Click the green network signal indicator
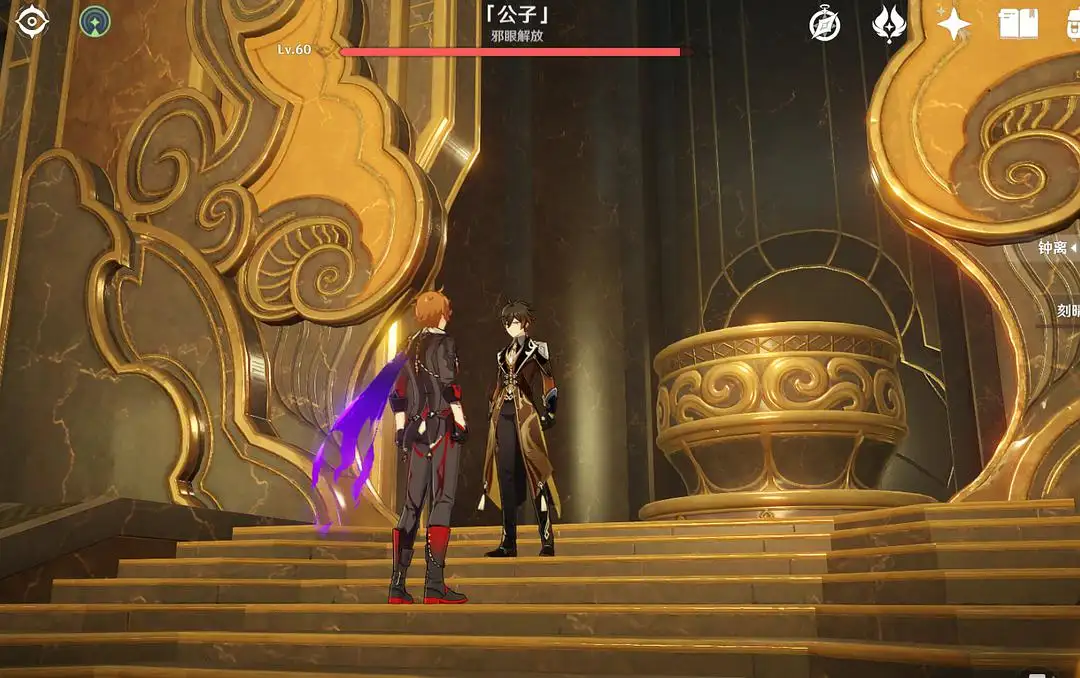Image resolution: width=1080 pixels, height=678 pixels. coord(95,21)
